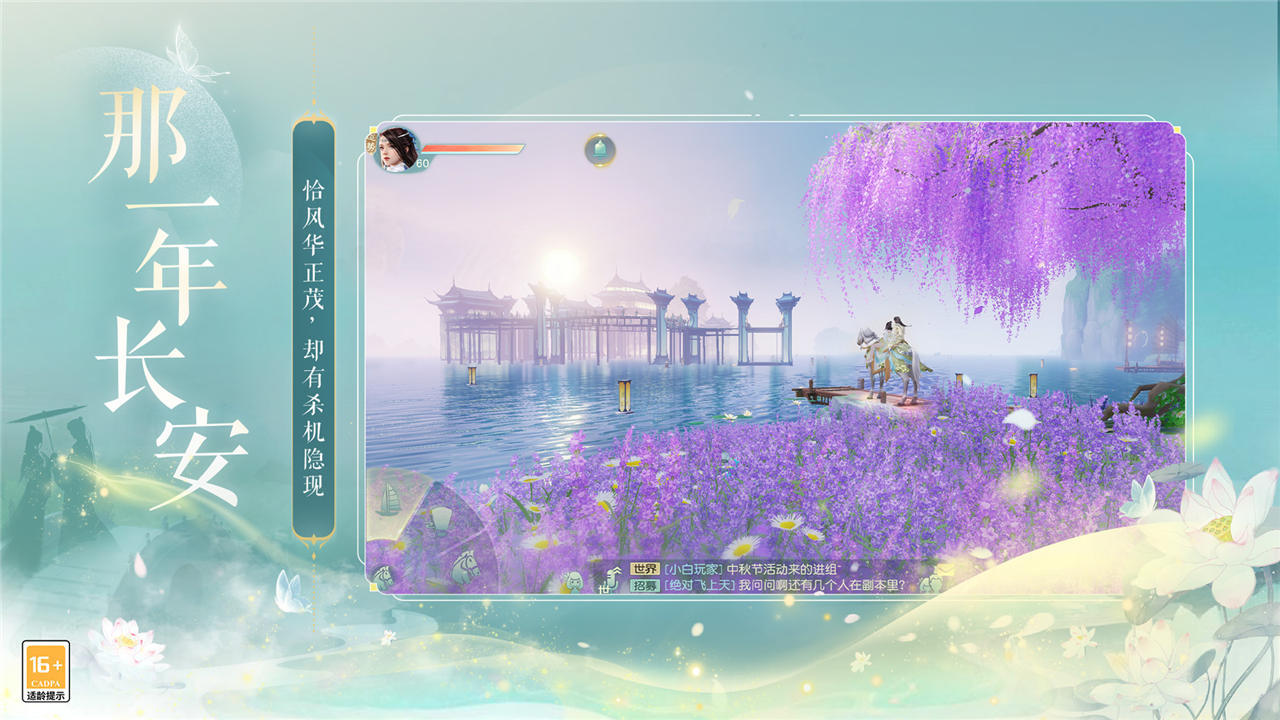Tap the emote icon at the chat bar's right end
This screenshot has width=1280, height=720.
click(x=931, y=583)
